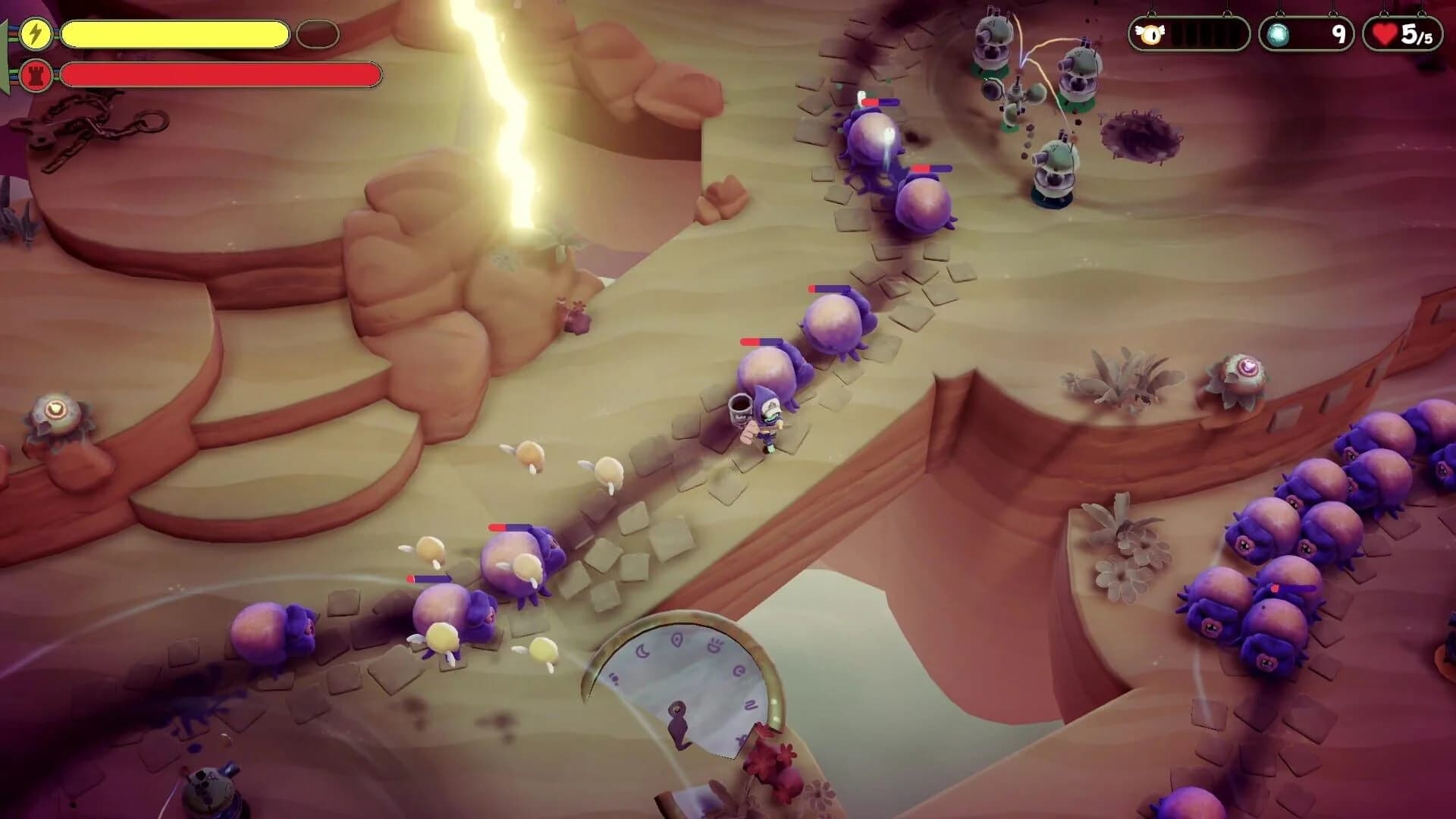This screenshot has width=1456, height=819.
Task: Click the winged coin icon in the HUD
Action: click(1152, 33)
